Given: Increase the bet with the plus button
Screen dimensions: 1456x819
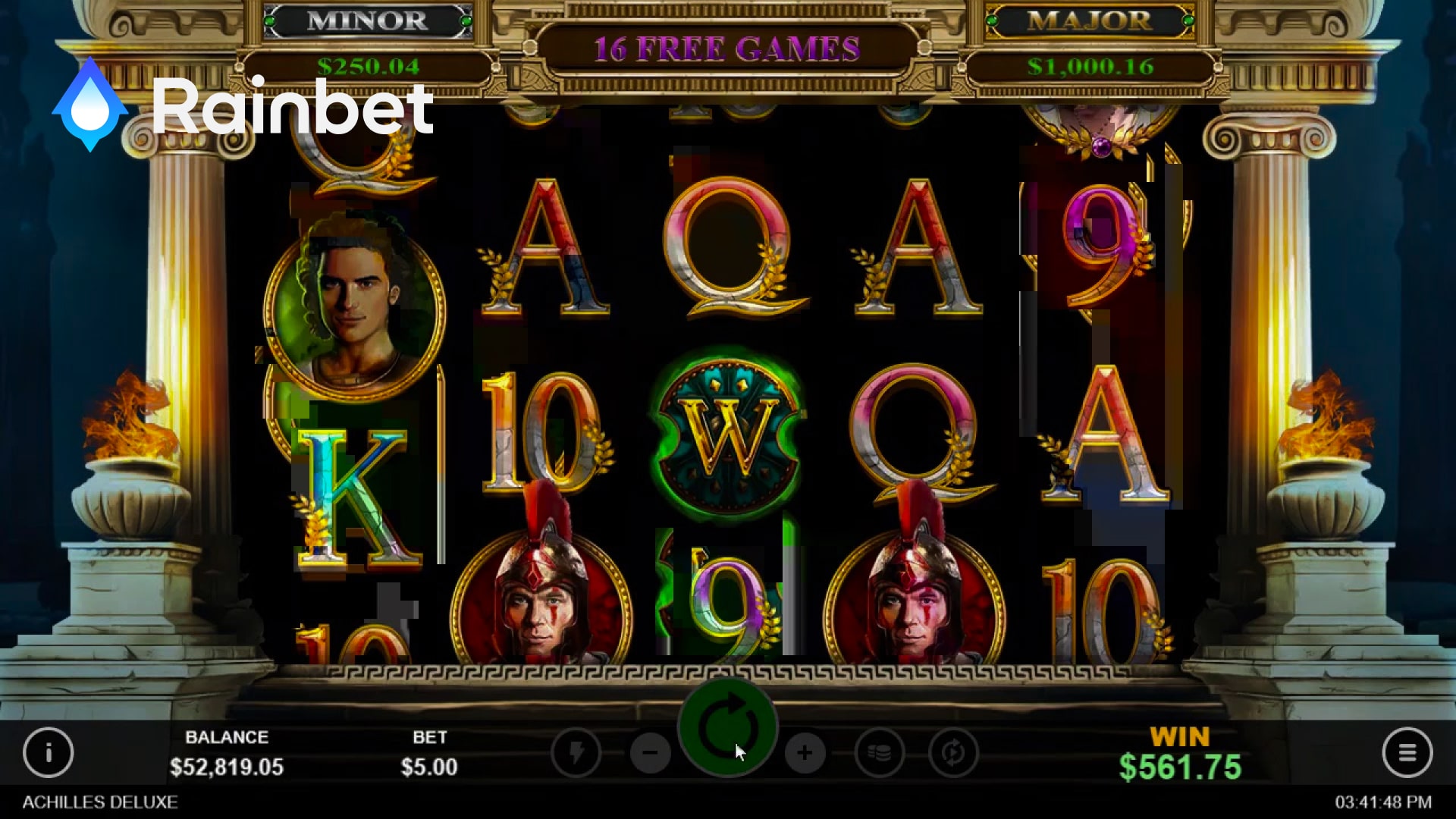Looking at the screenshot, I should click(805, 753).
